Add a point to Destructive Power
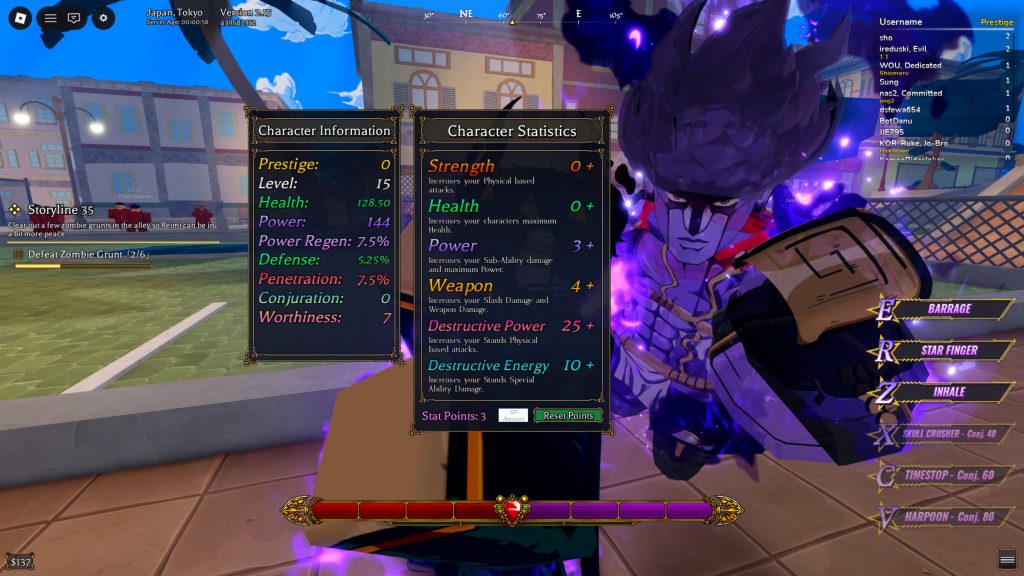 [x=590, y=326]
